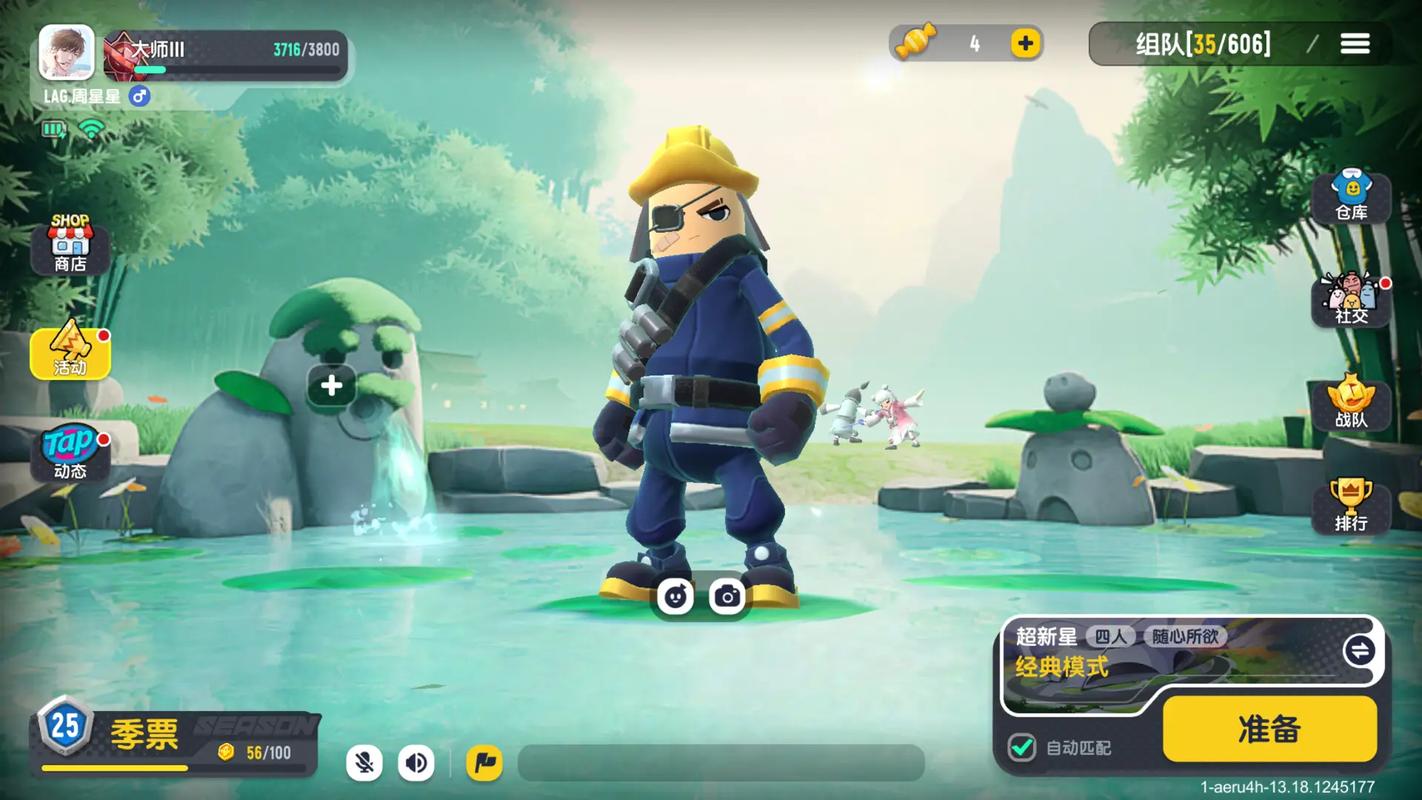Screen dimensions: 1422x800
Task: Open the 排行 rankings
Action: point(1351,506)
